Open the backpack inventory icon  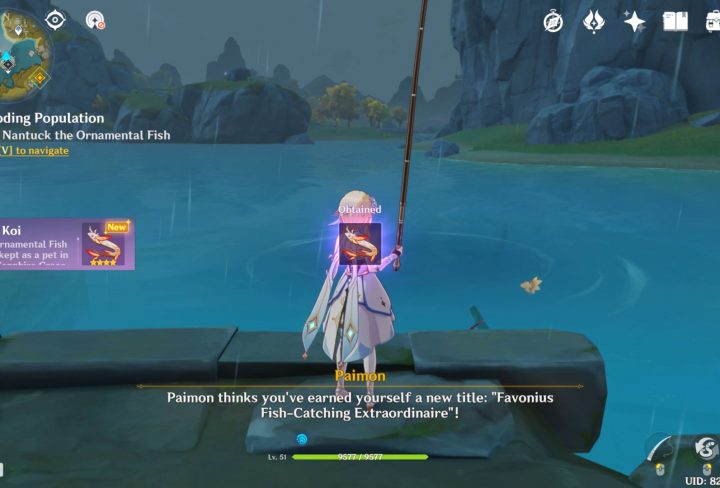coord(710,21)
